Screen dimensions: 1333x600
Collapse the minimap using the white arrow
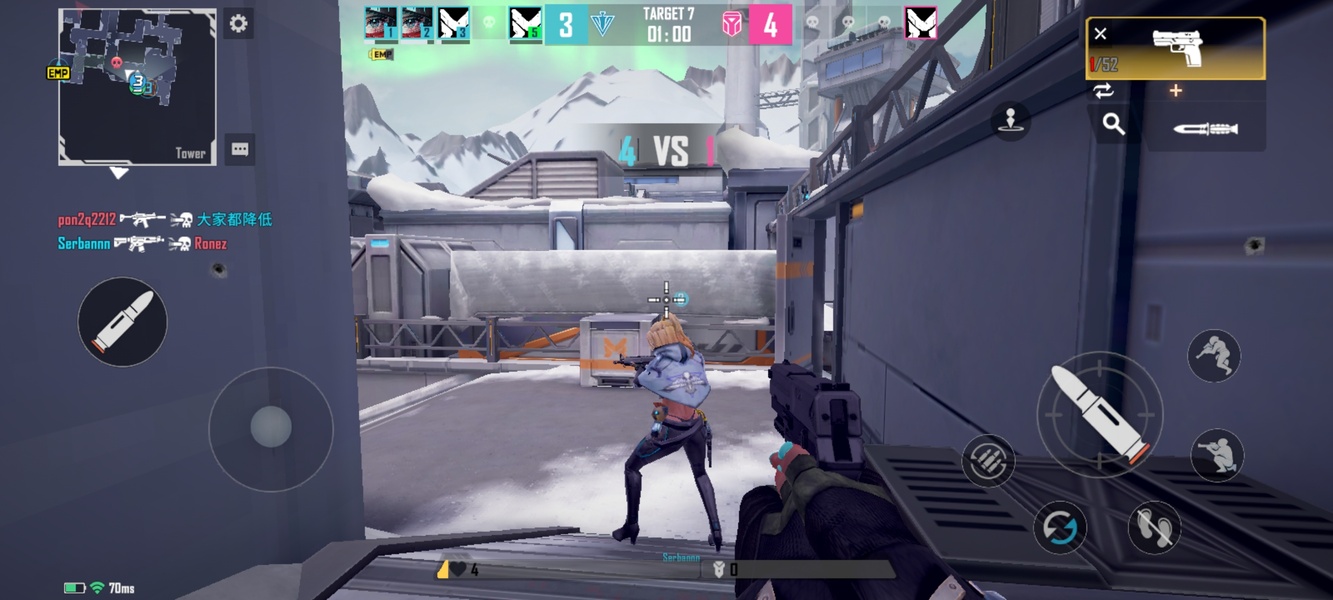tap(119, 173)
